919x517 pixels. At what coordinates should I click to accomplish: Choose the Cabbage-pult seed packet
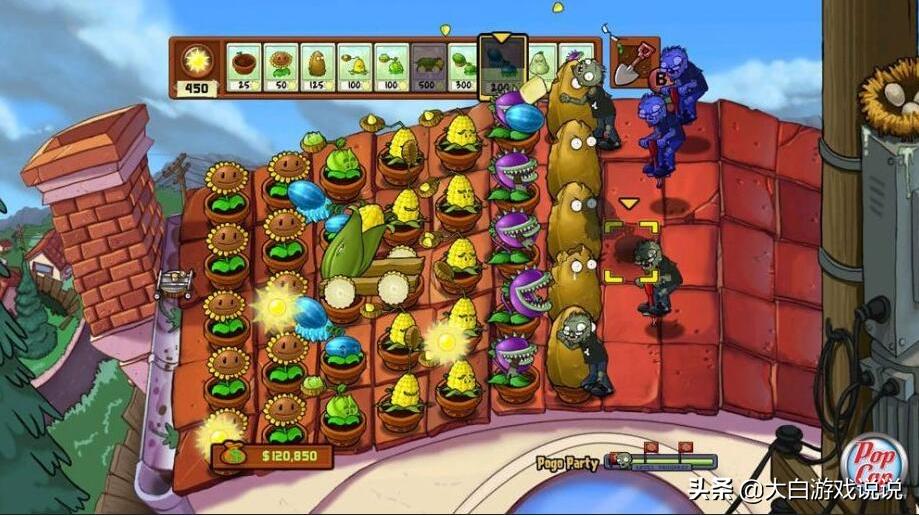point(391,66)
